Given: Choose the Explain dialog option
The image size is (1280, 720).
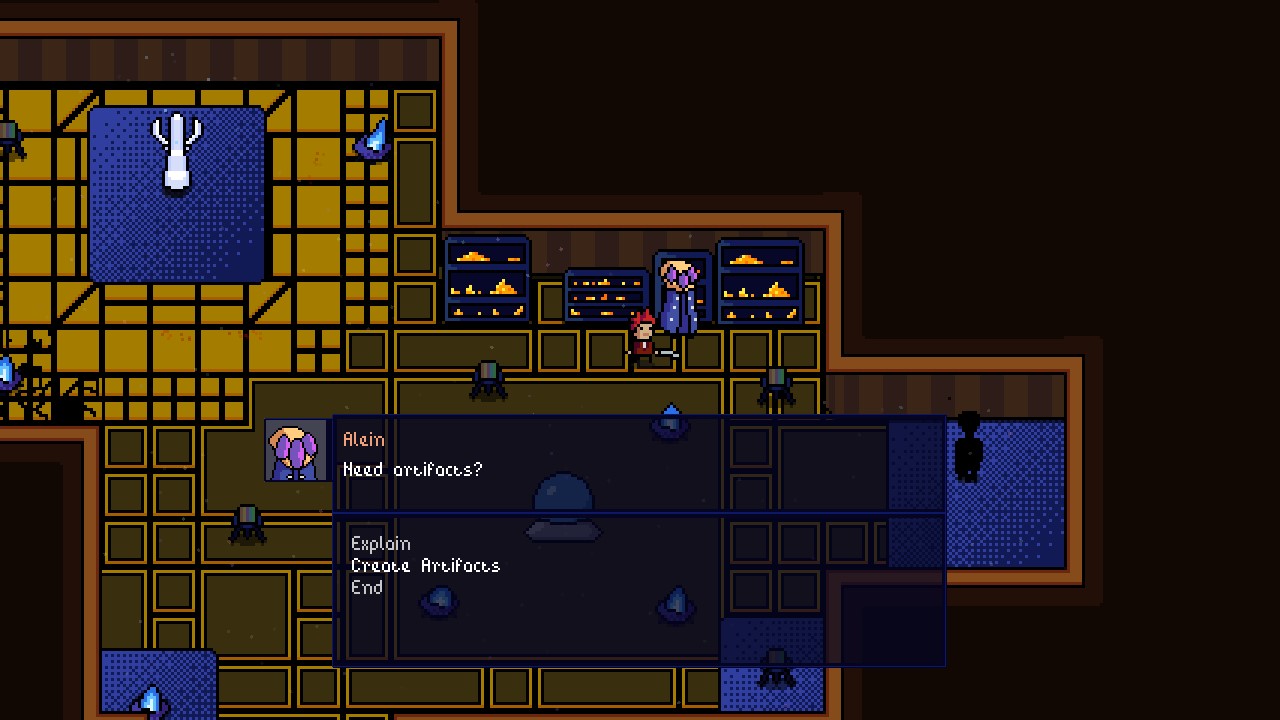Looking at the screenshot, I should 381,544.
